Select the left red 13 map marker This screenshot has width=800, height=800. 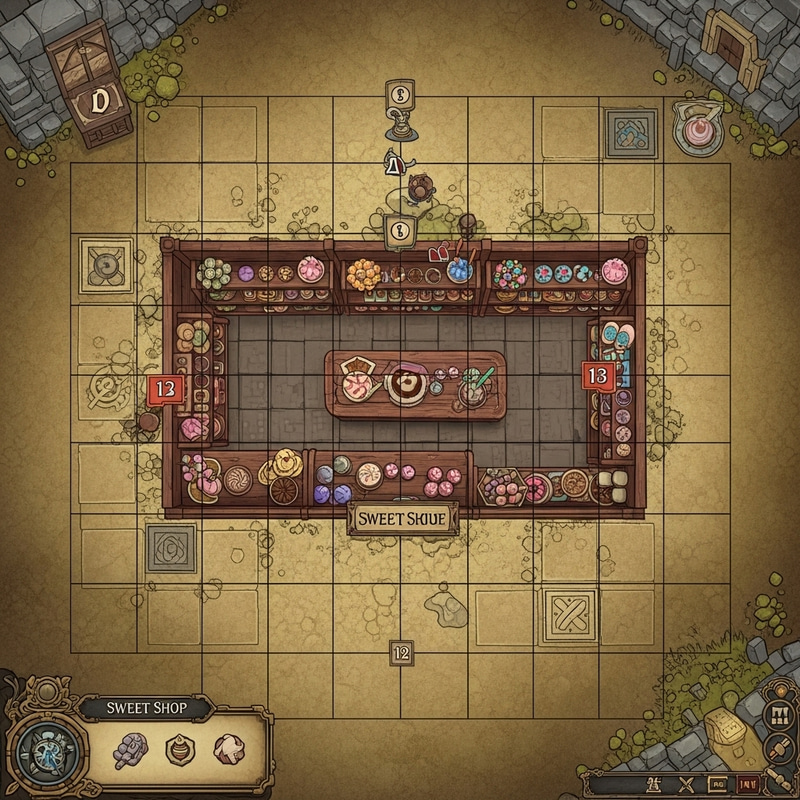tap(165, 391)
